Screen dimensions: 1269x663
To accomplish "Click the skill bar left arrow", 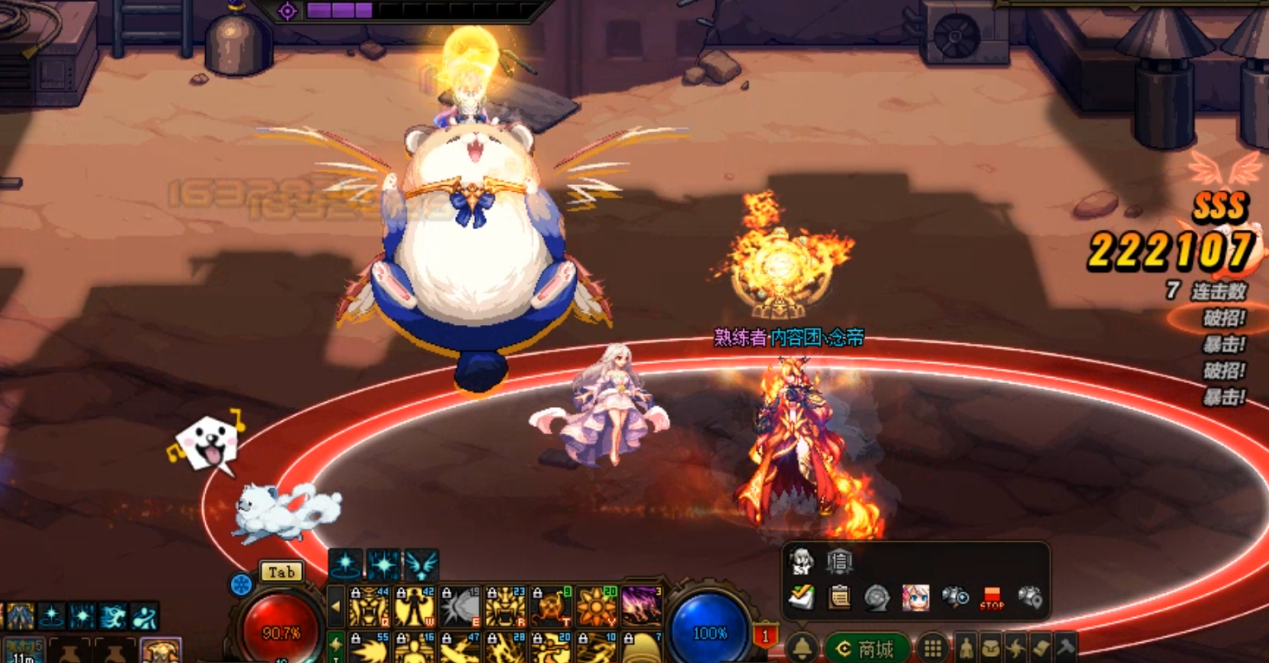I will [x=336, y=606].
